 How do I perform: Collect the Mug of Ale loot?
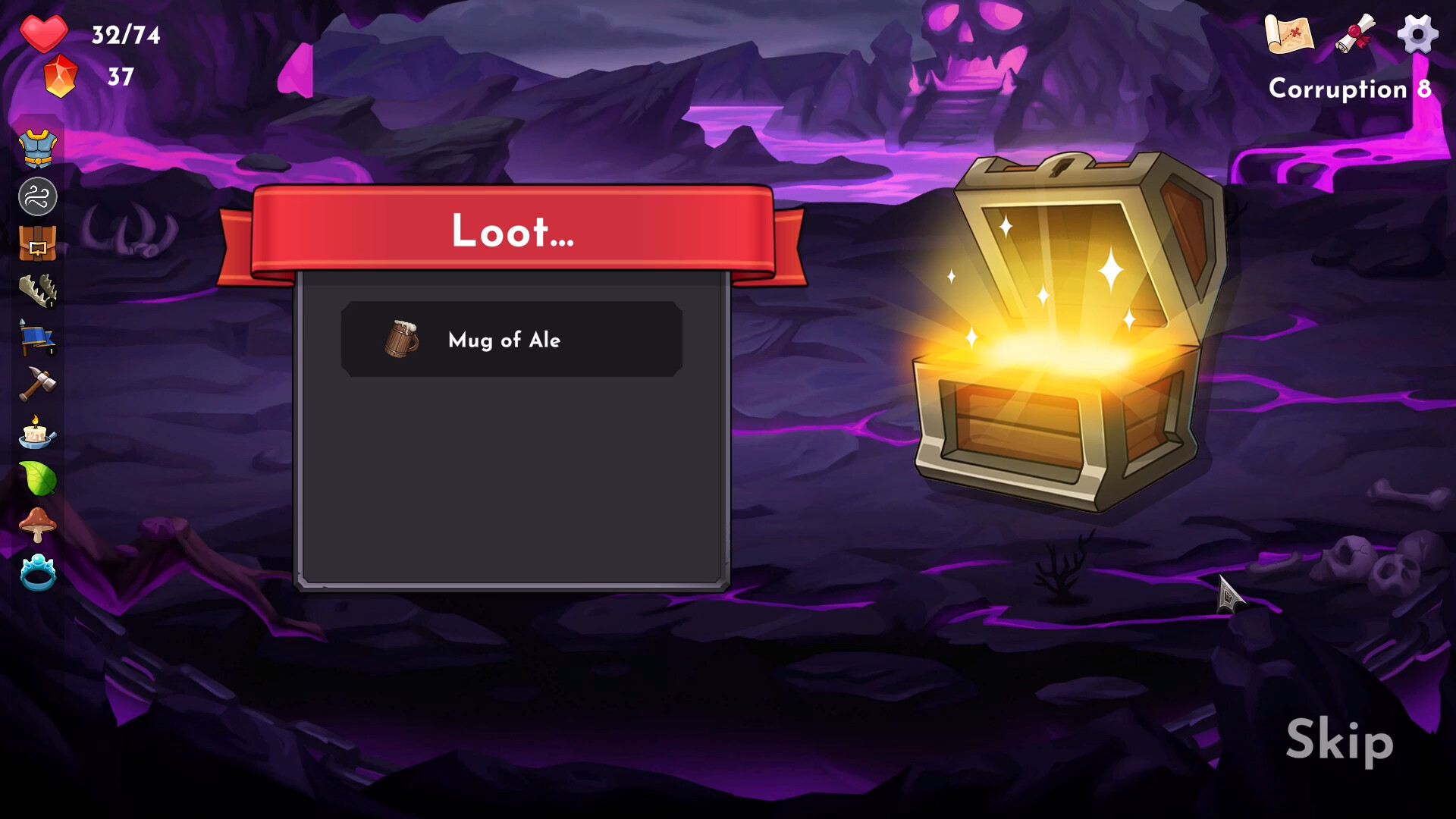[512, 339]
